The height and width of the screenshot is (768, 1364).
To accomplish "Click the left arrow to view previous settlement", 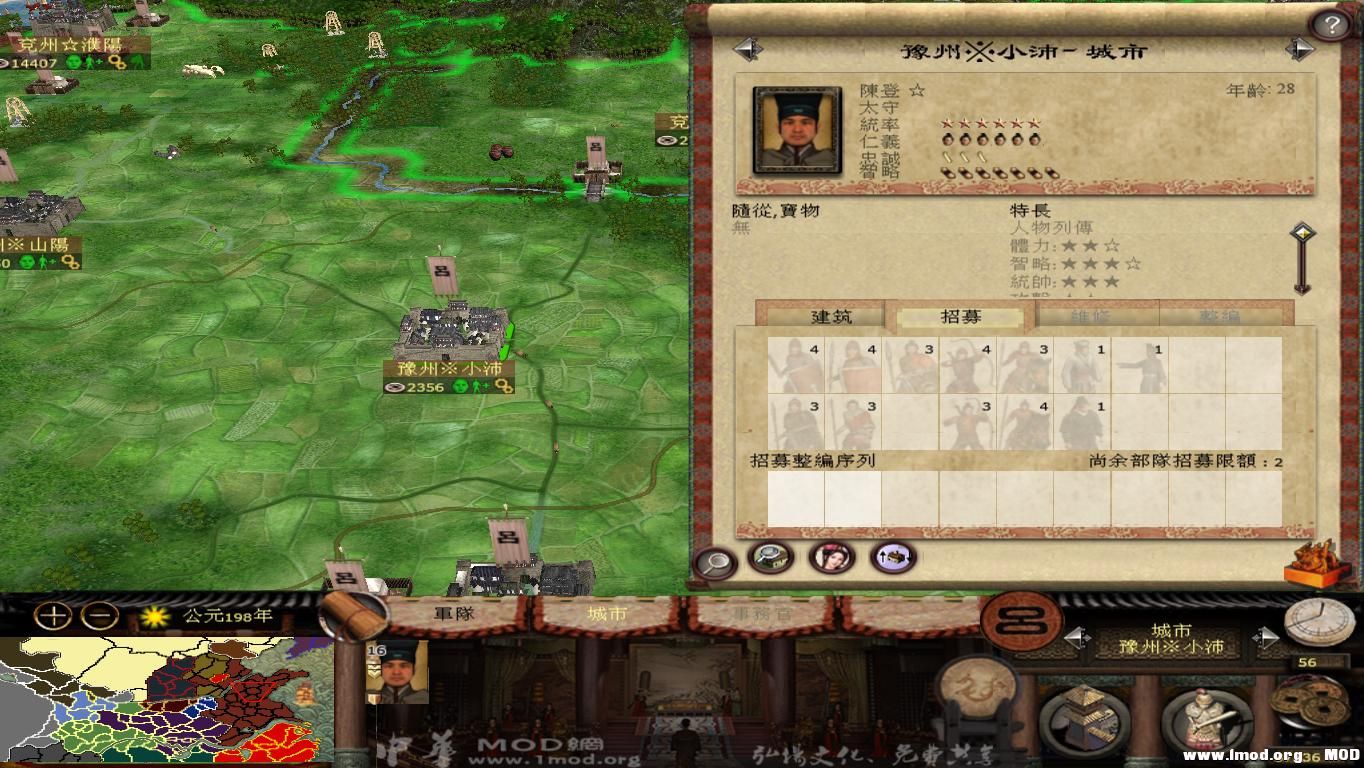I will point(749,49).
